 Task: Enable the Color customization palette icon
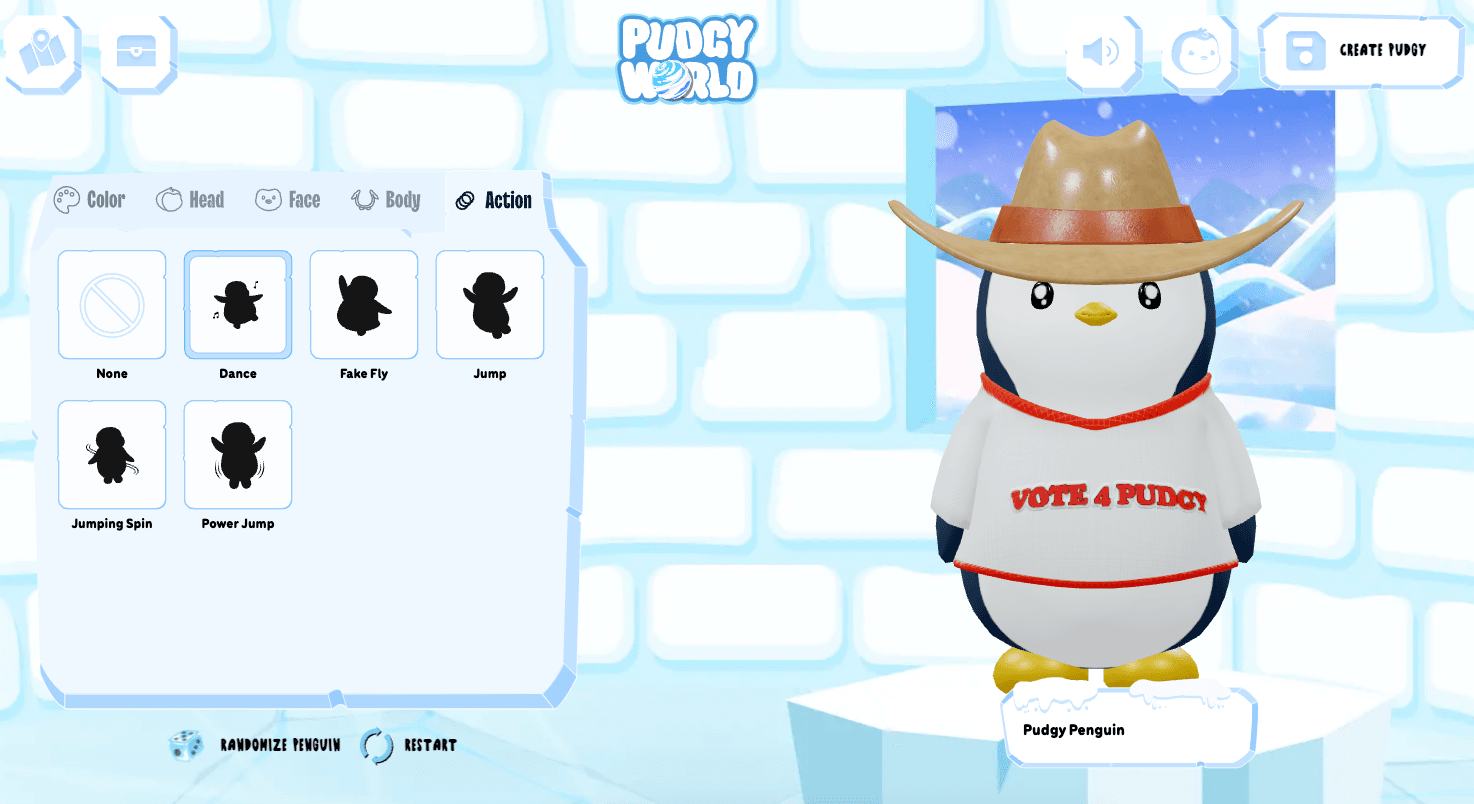(66, 198)
